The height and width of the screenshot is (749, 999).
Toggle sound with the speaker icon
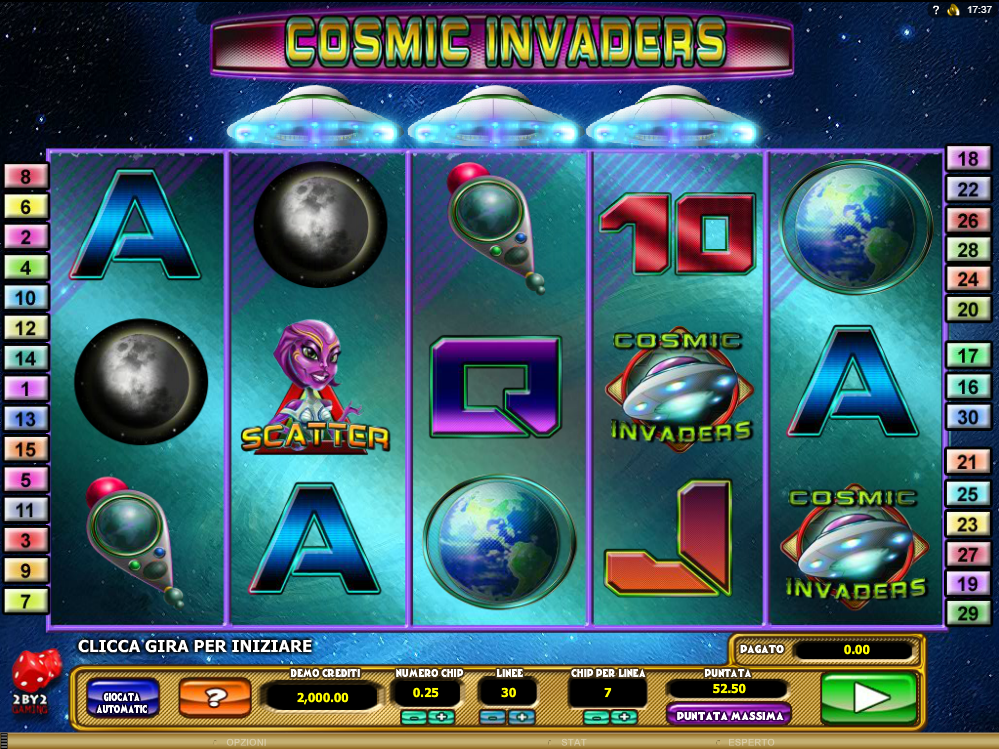[x=953, y=10]
